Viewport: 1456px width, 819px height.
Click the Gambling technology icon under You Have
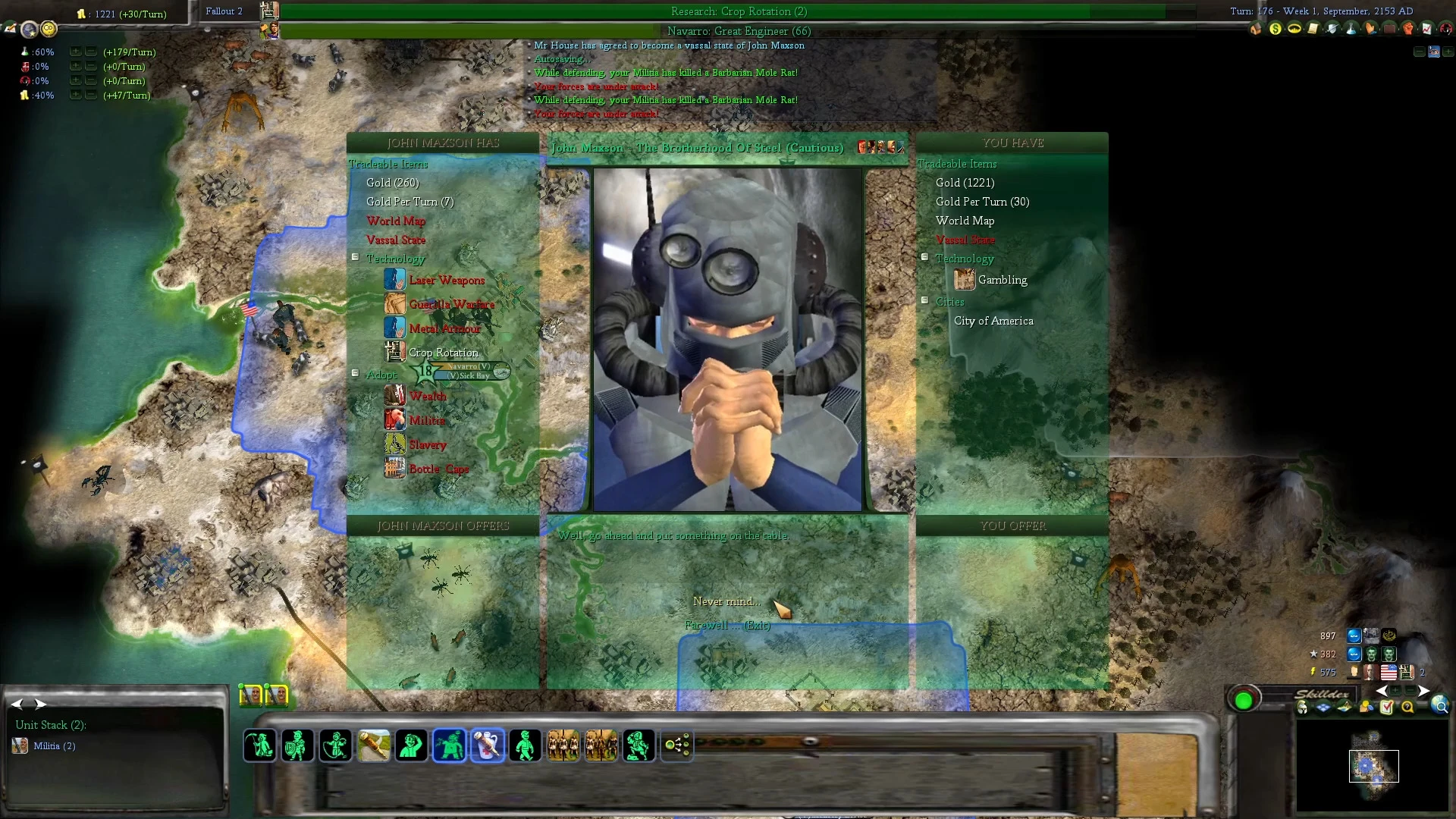point(964,280)
